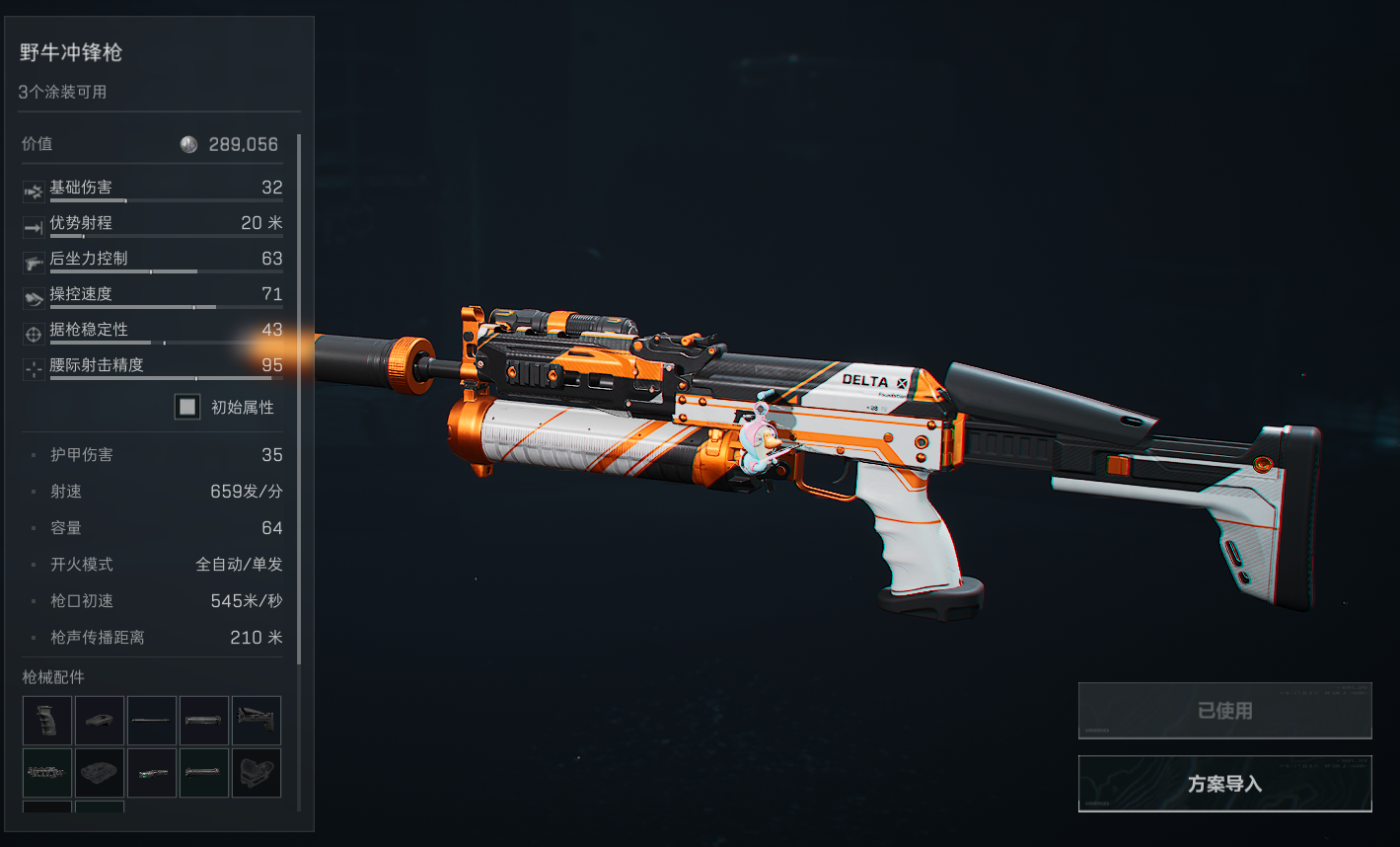Image resolution: width=1400 pixels, height=847 pixels.
Task: Click the 已使用 button
Action: point(1224,711)
